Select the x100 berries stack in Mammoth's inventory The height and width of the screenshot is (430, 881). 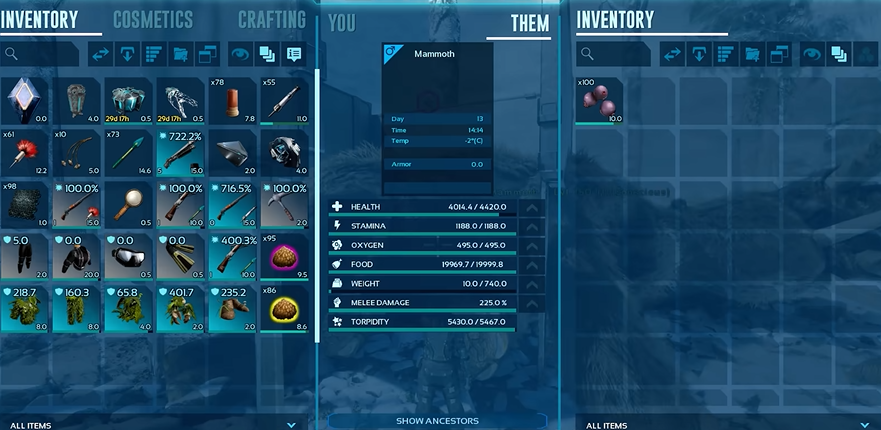(599, 101)
